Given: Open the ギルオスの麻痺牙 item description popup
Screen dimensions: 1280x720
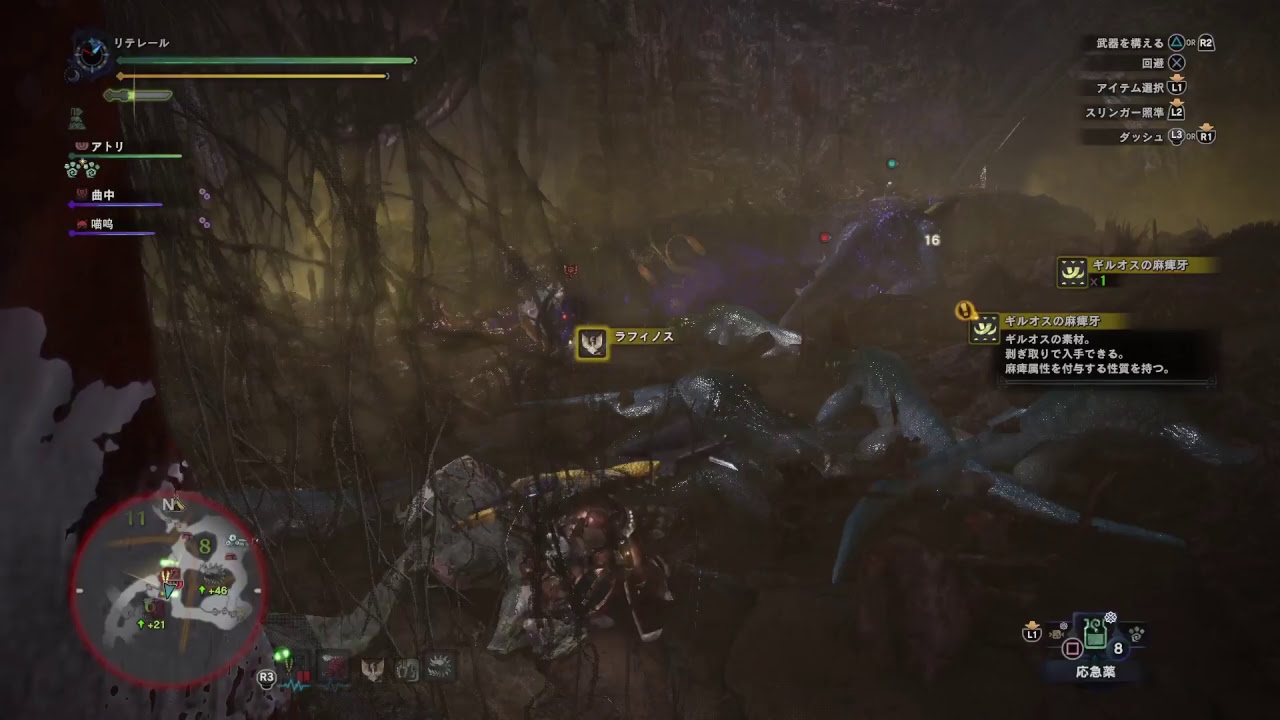Looking at the screenshot, I should pyautogui.click(x=1091, y=346).
